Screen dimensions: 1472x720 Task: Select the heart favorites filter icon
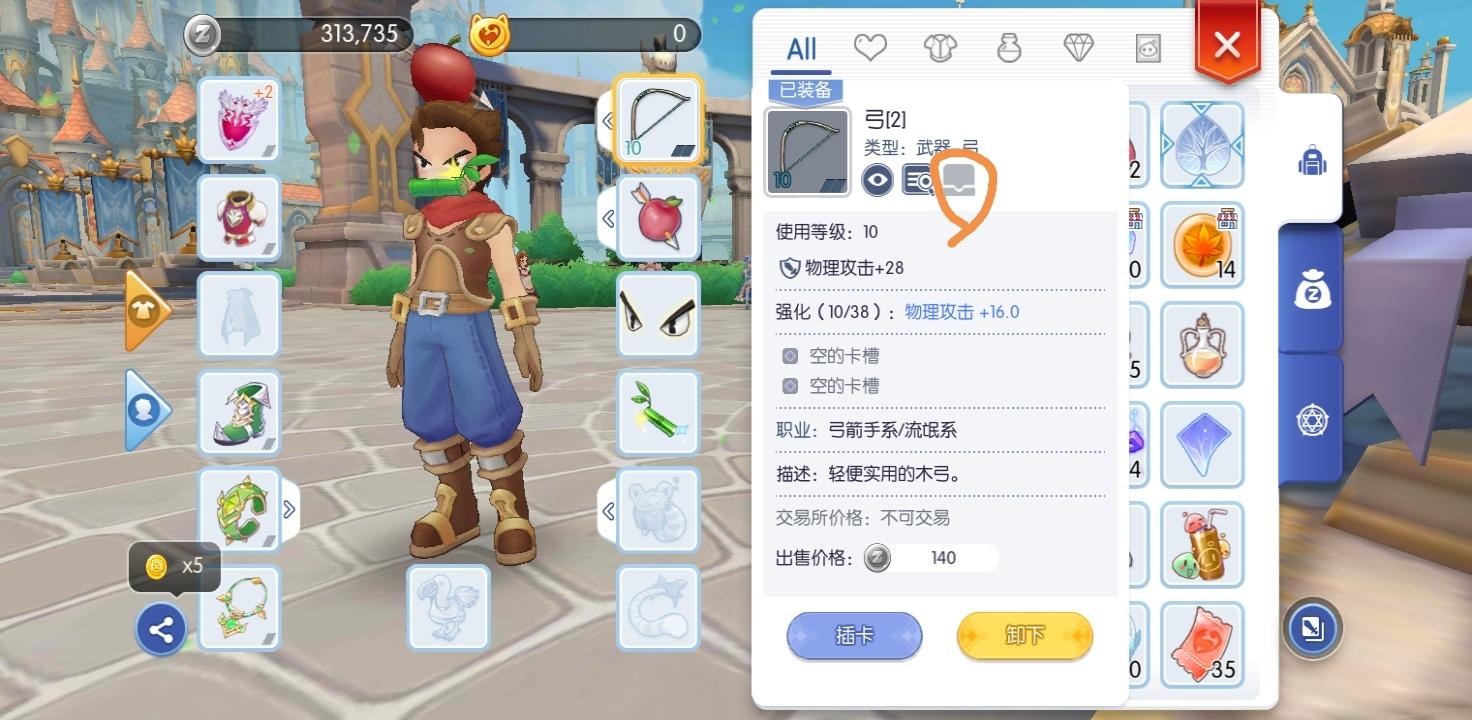pos(870,45)
